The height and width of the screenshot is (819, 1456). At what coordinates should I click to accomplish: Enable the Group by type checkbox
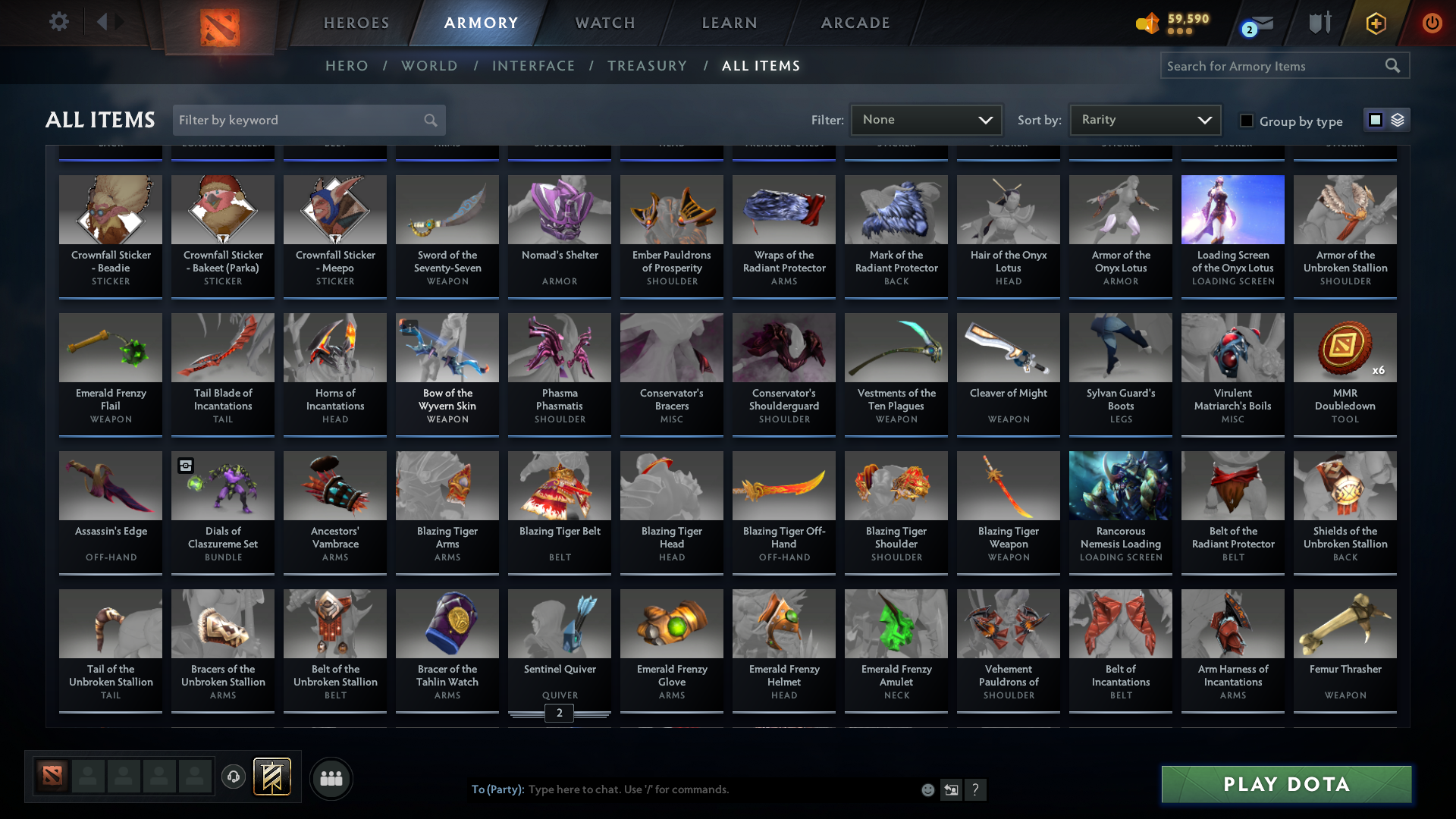click(1246, 120)
